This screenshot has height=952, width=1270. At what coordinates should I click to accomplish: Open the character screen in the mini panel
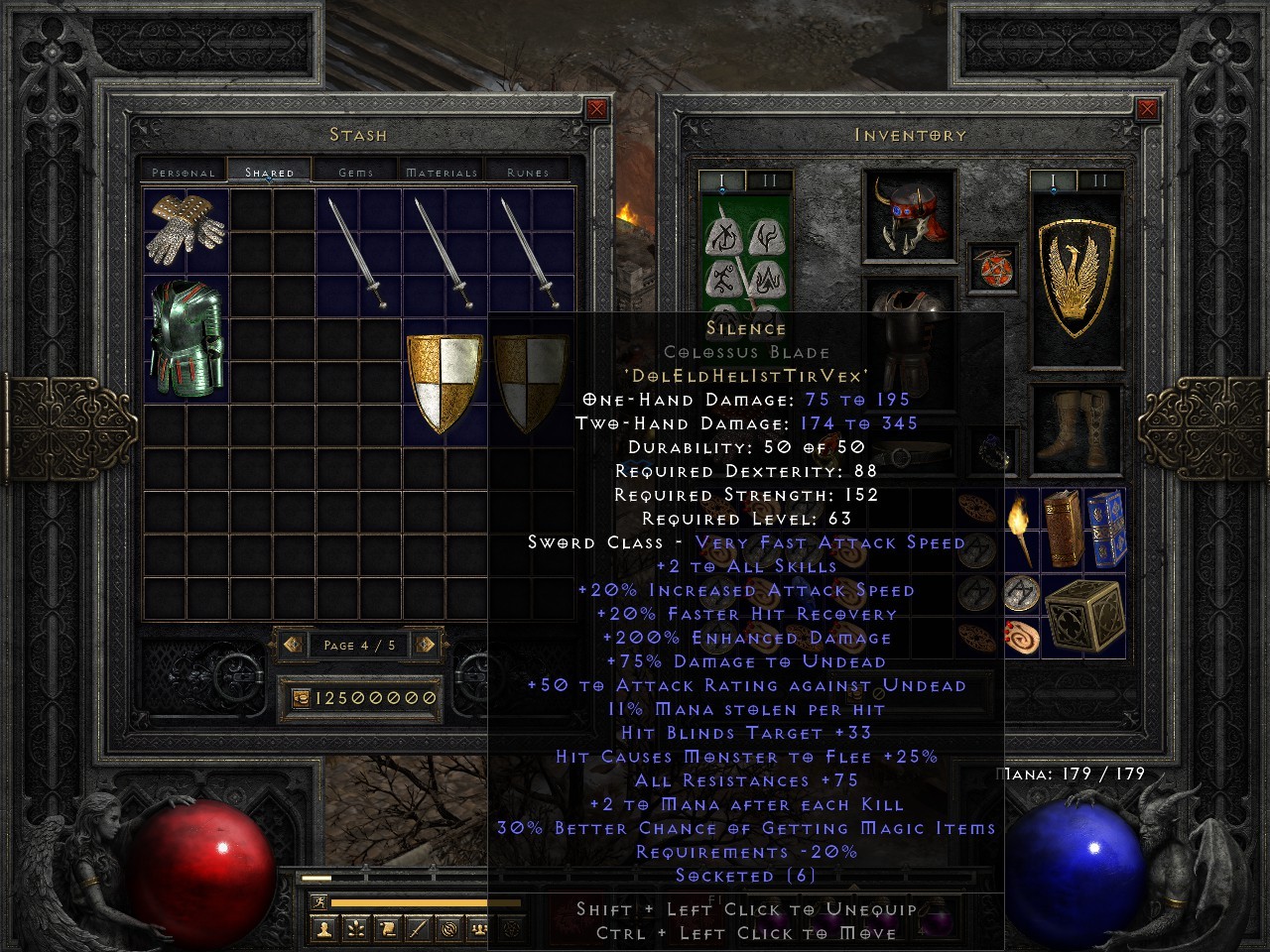pos(324,928)
